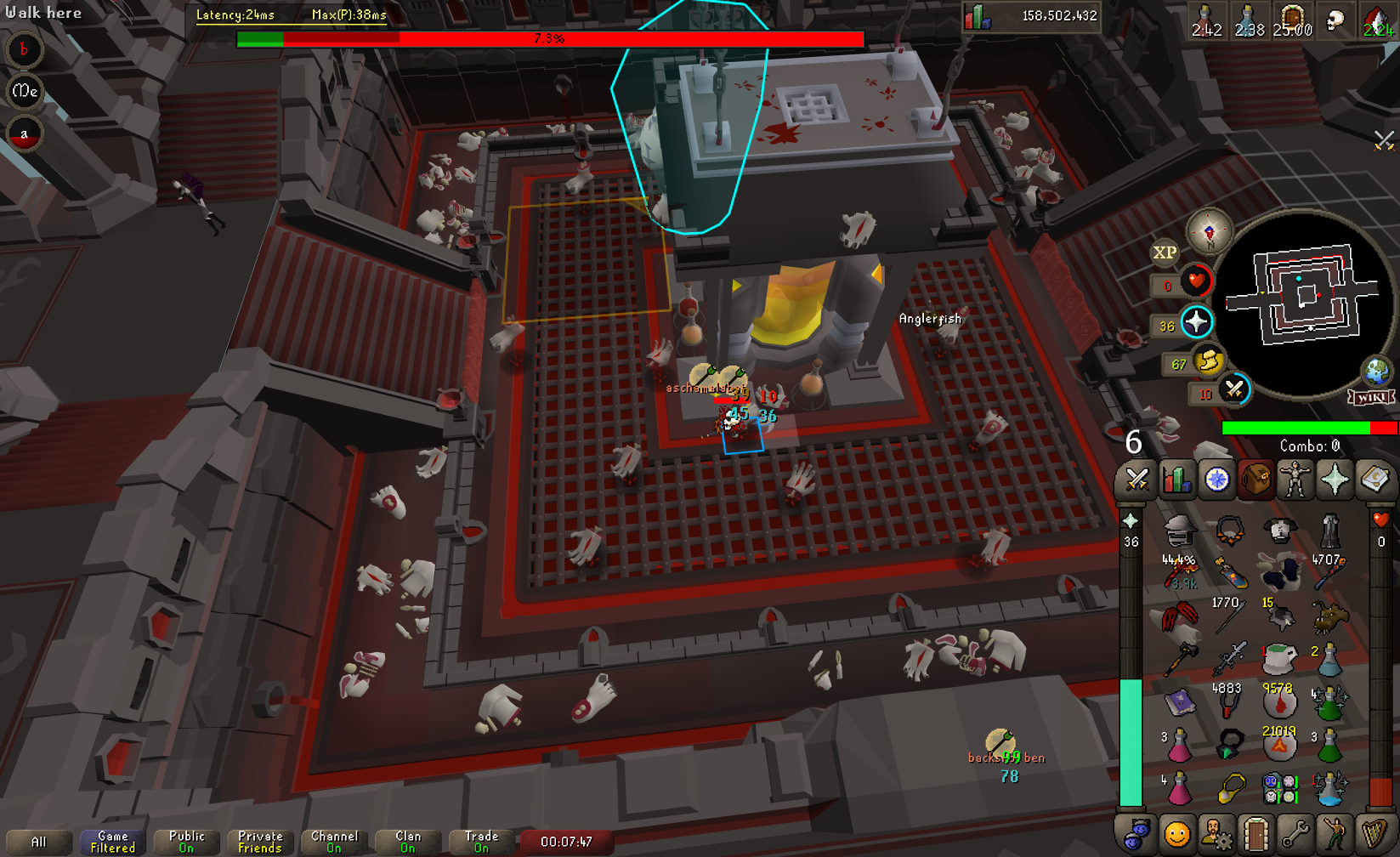Select the Clan chat tab
The width and height of the screenshot is (1400, 857).
click(408, 842)
